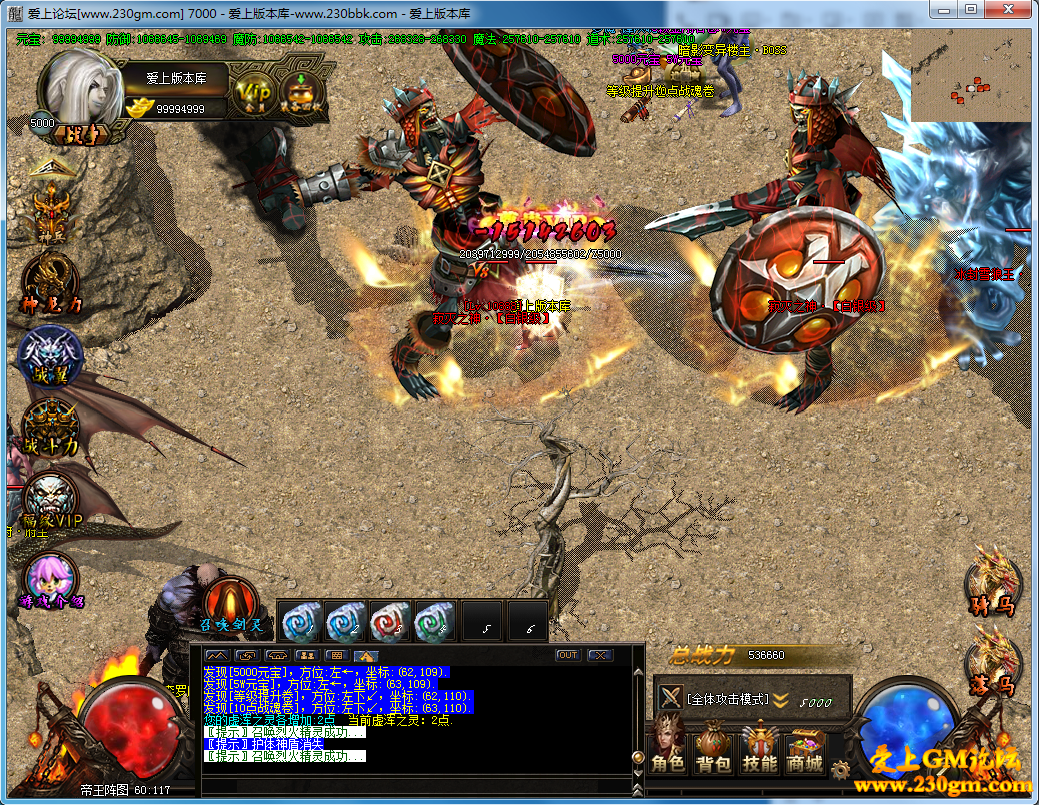Open the 神龙力 dragon power menu
The height and width of the screenshot is (805, 1039).
[x=52, y=283]
